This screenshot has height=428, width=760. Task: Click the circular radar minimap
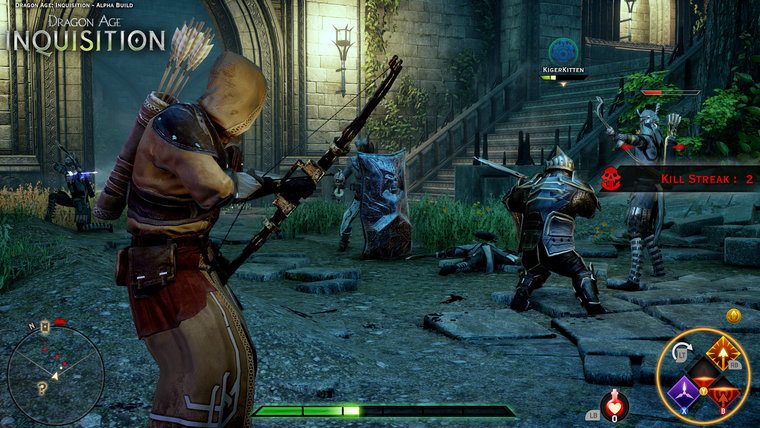coord(55,374)
